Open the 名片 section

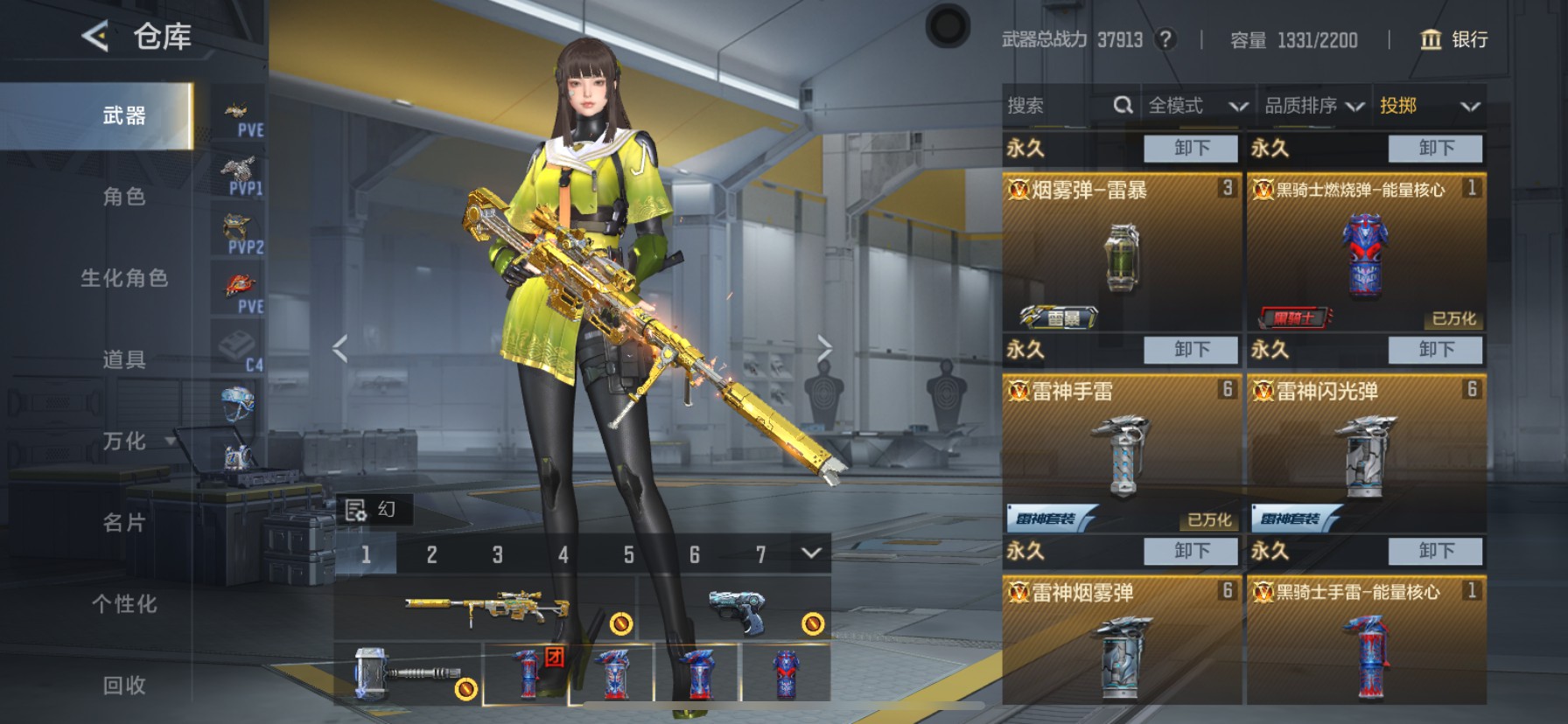pyautogui.click(x=124, y=523)
